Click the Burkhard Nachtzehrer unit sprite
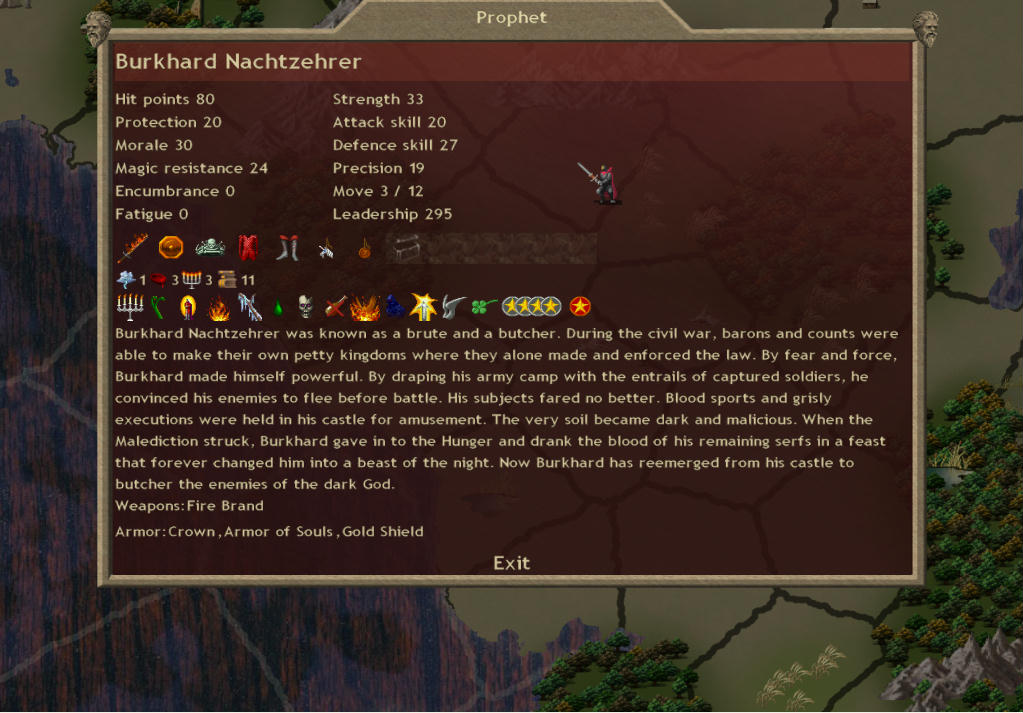The image size is (1023, 713). 602,183
